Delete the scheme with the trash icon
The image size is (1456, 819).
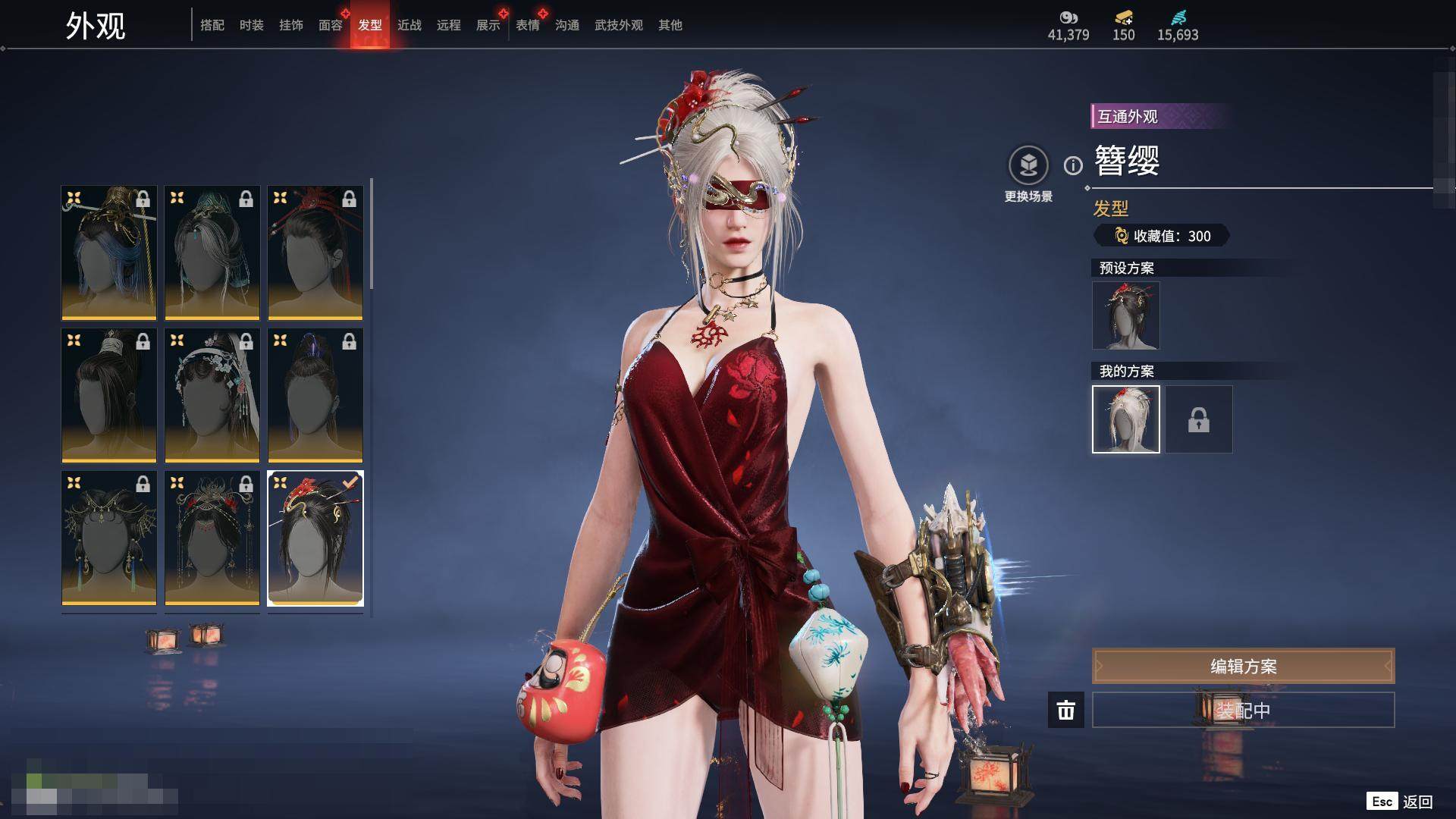pos(1066,710)
